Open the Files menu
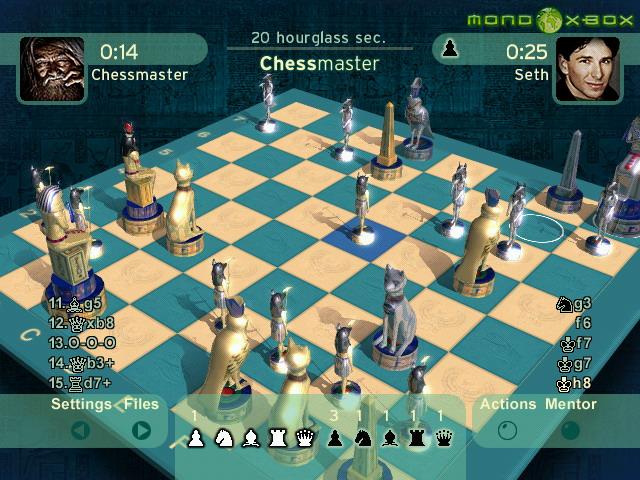Viewport: 640px width, 480px height. pyautogui.click(x=142, y=405)
